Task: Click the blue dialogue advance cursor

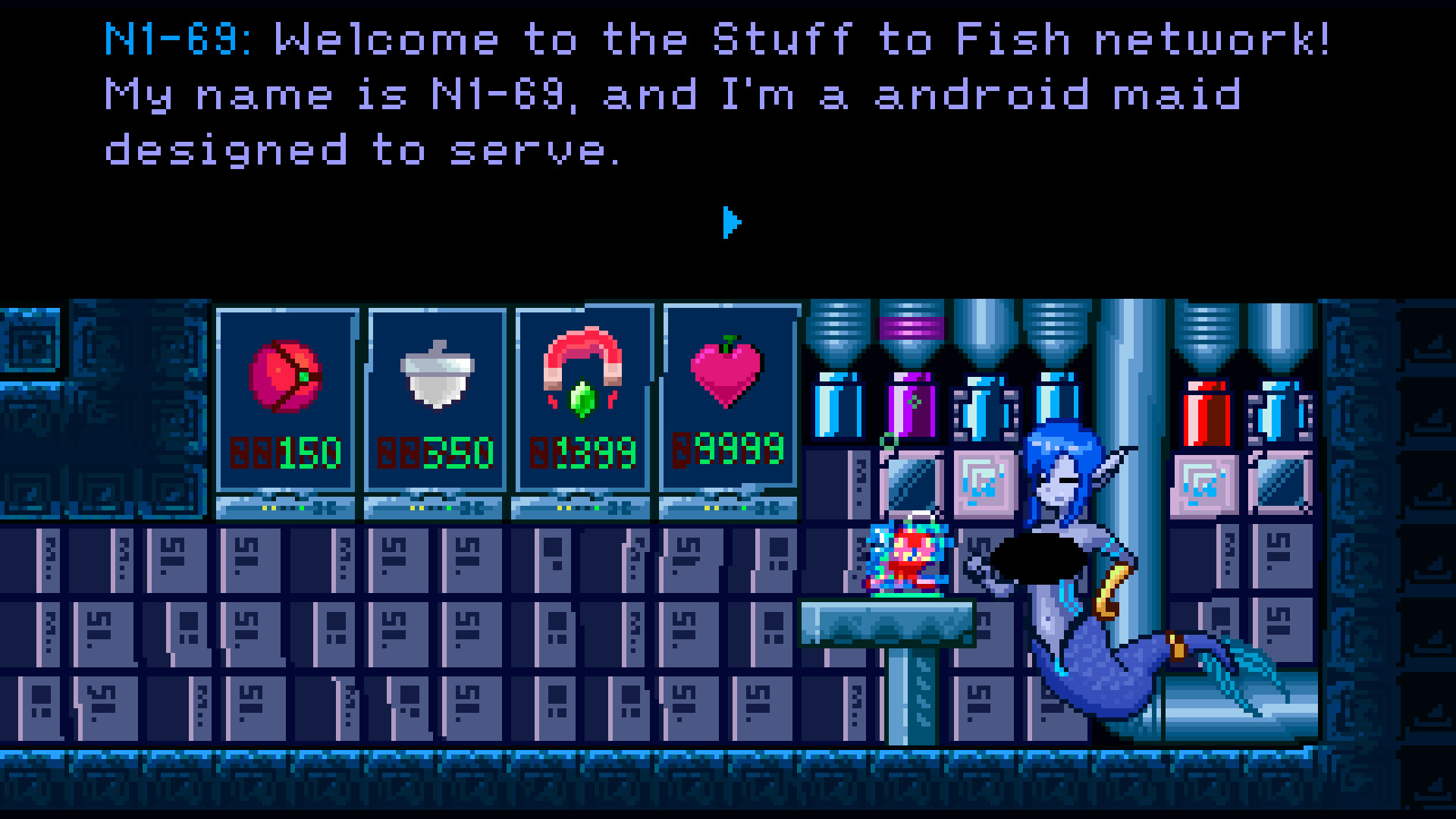Action: click(730, 221)
